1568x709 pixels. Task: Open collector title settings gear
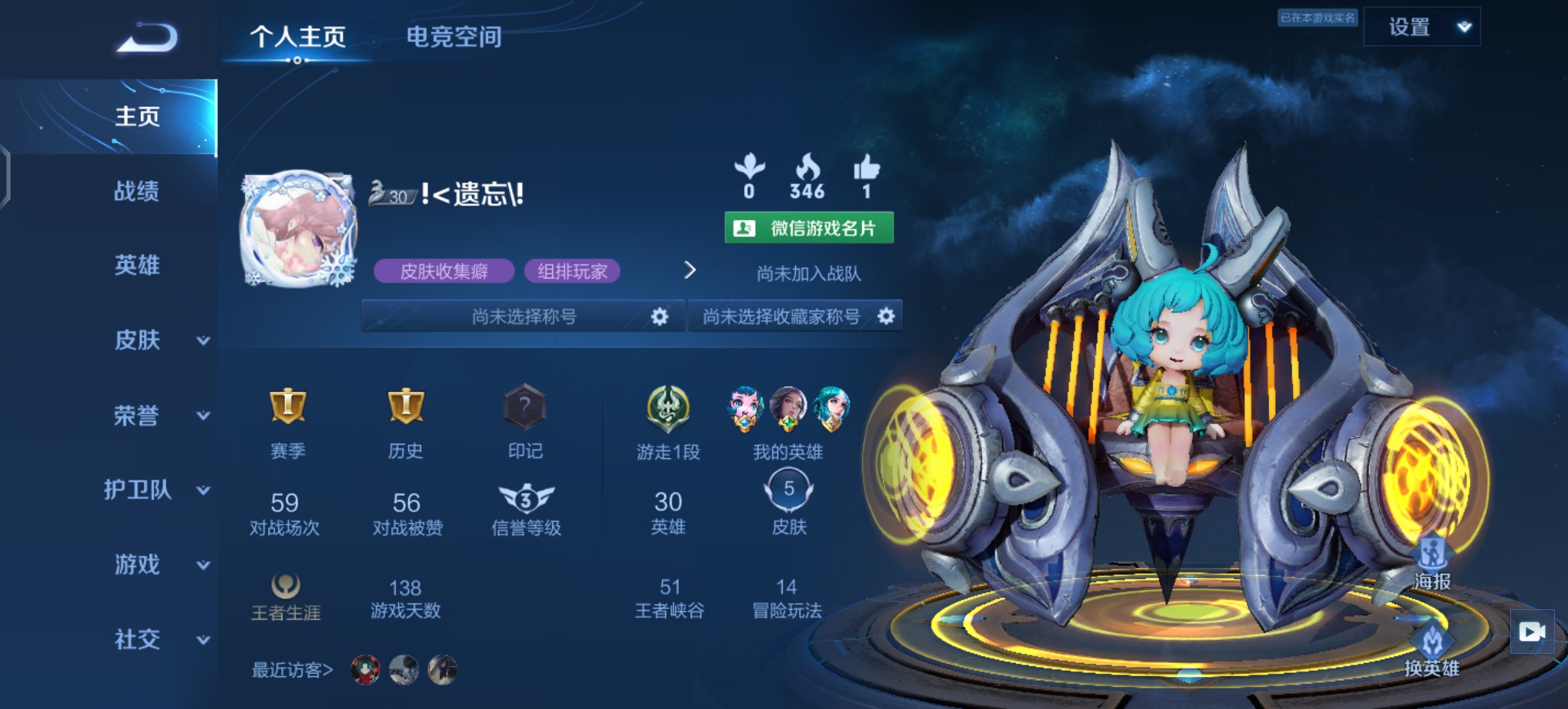pos(886,316)
